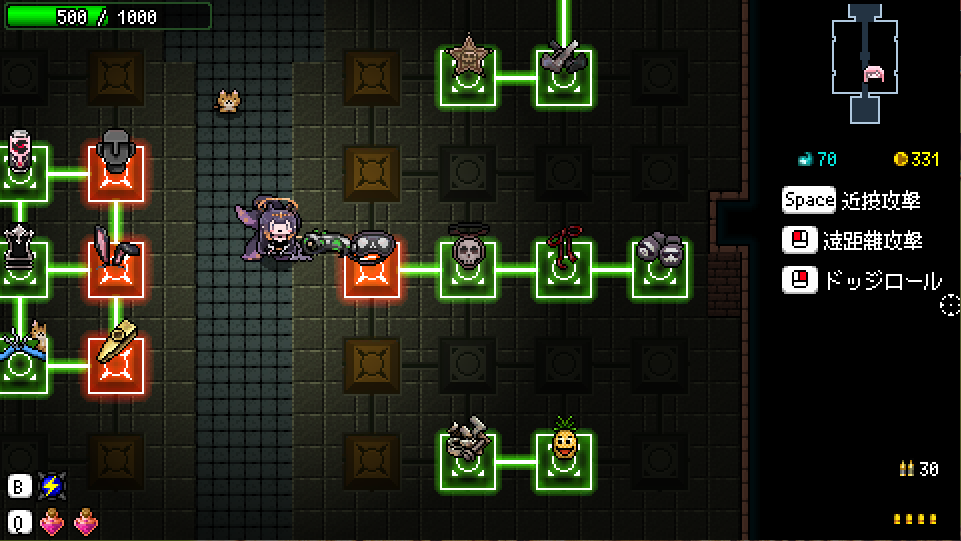Open the dungeon minimap
The width and height of the screenshot is (961, 541).
click(x=867, y=62)
